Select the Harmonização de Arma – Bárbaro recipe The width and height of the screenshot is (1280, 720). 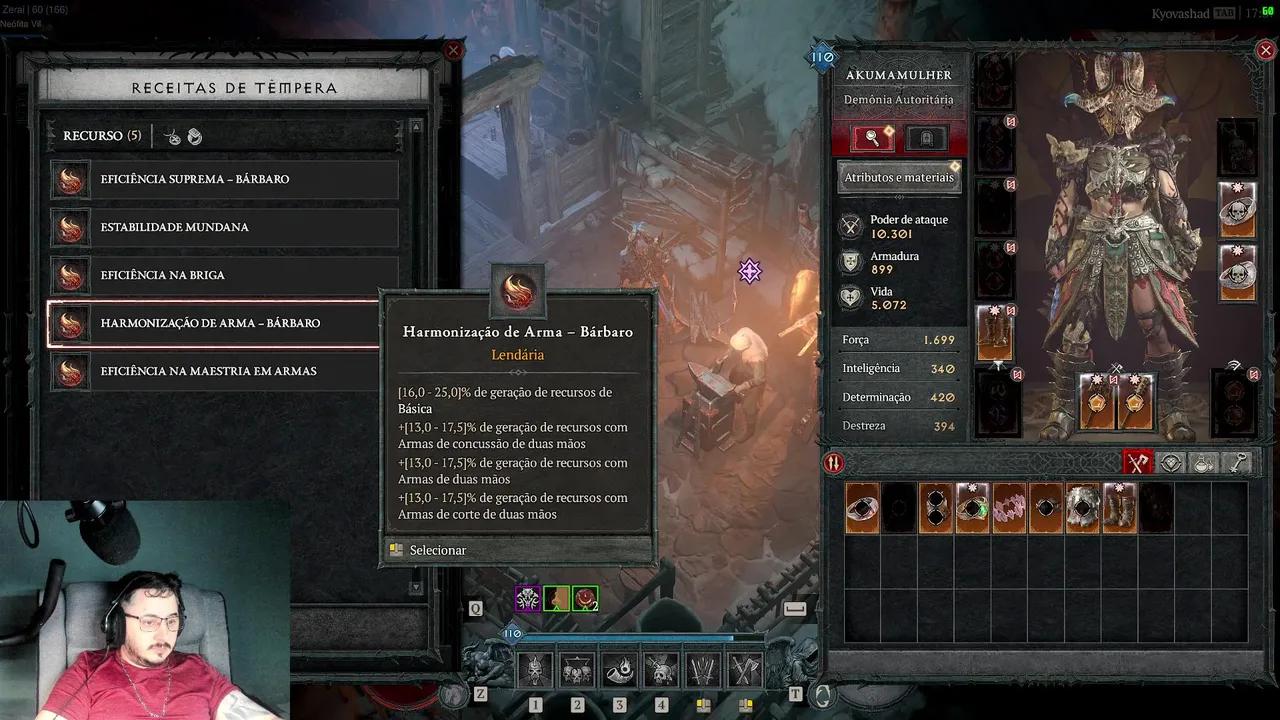[224, 323]
